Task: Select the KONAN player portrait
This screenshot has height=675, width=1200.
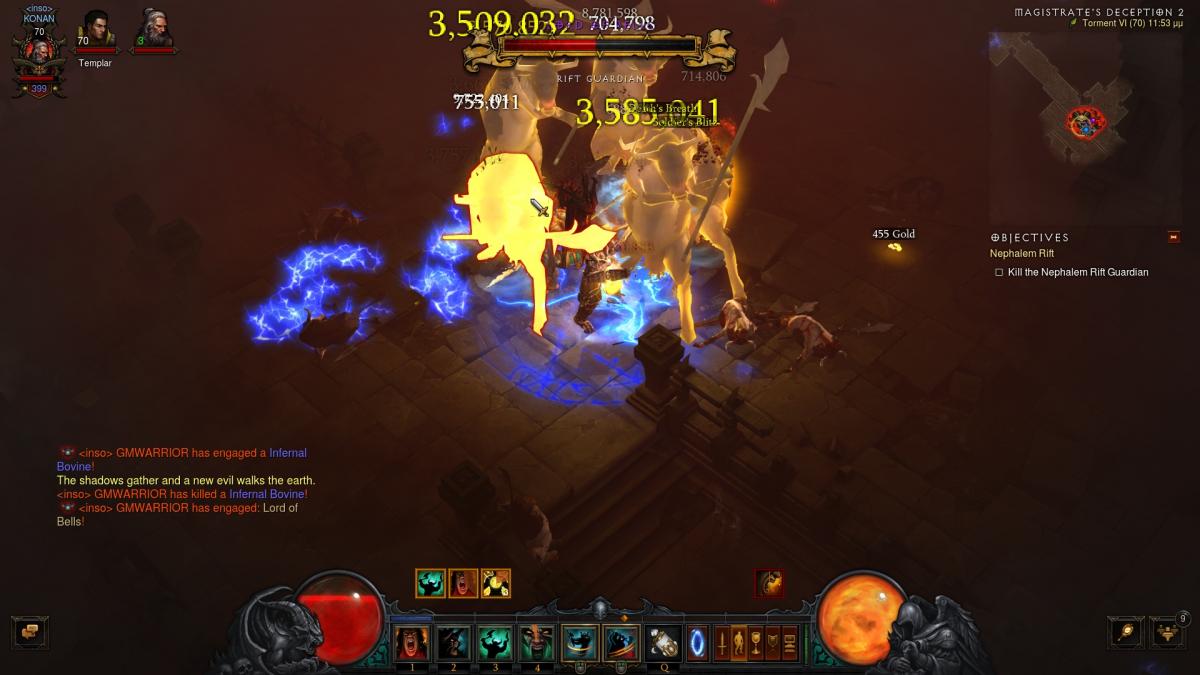Action: pos(39,57)
